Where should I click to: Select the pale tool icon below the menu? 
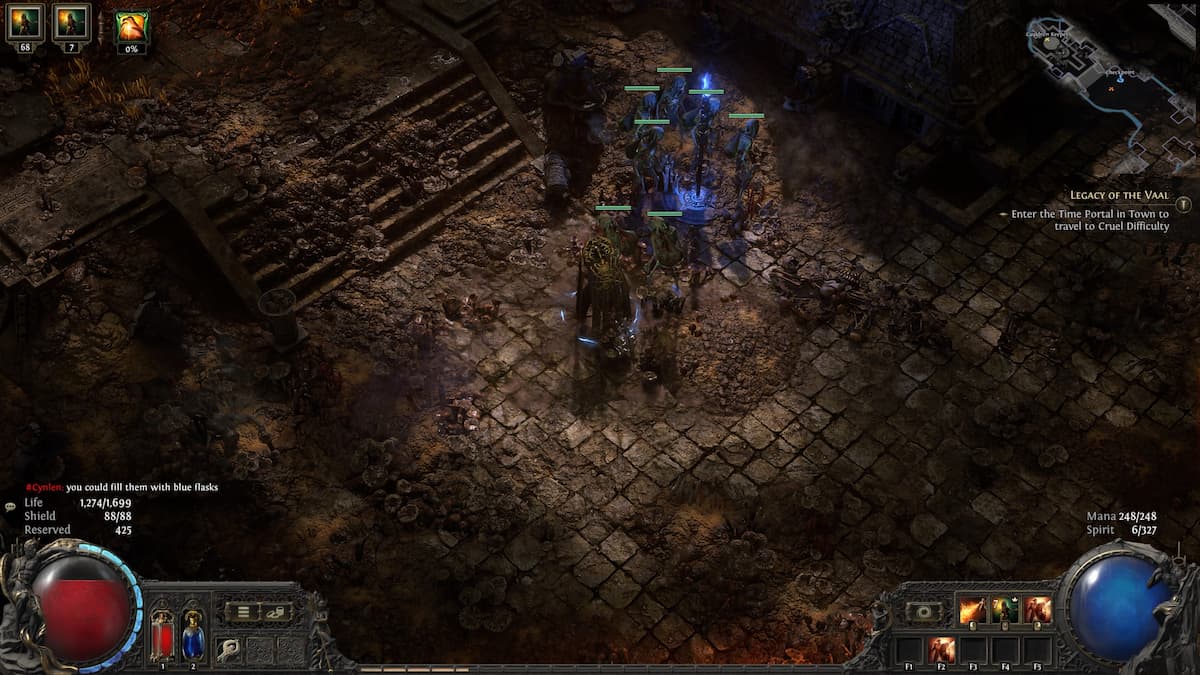coord(229,648)
